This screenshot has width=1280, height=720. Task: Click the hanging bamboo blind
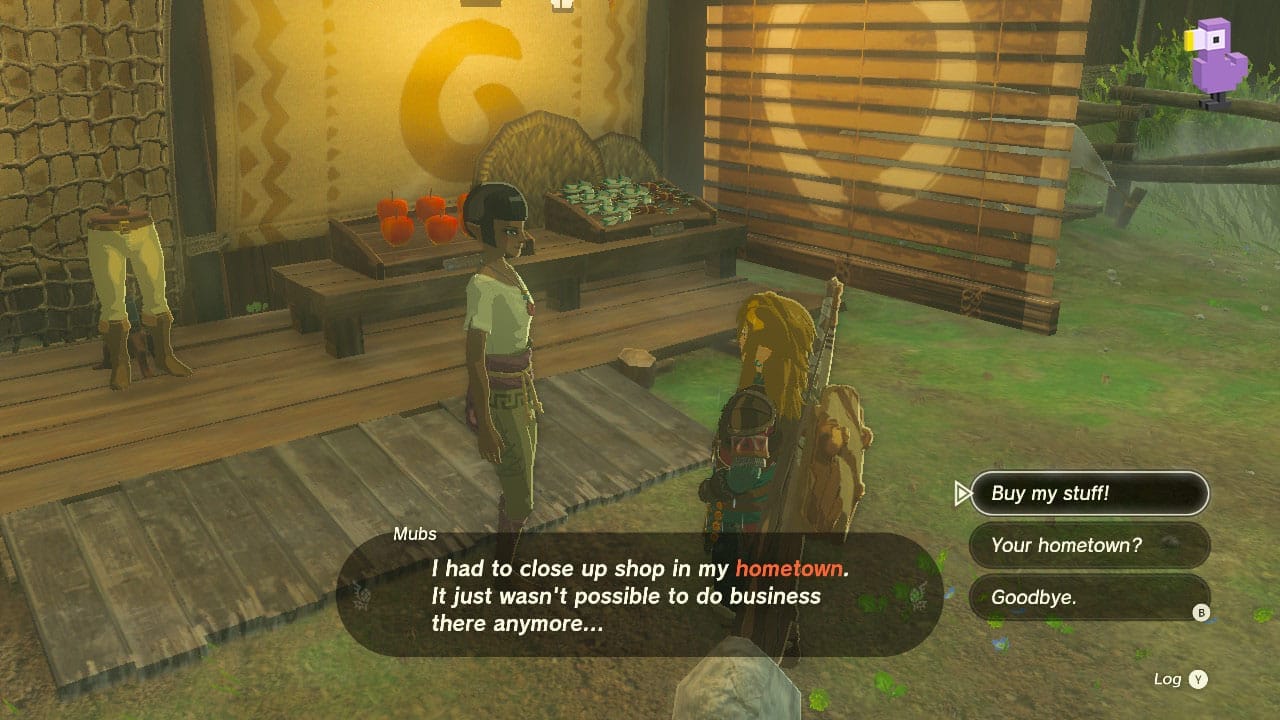point(880,150)
